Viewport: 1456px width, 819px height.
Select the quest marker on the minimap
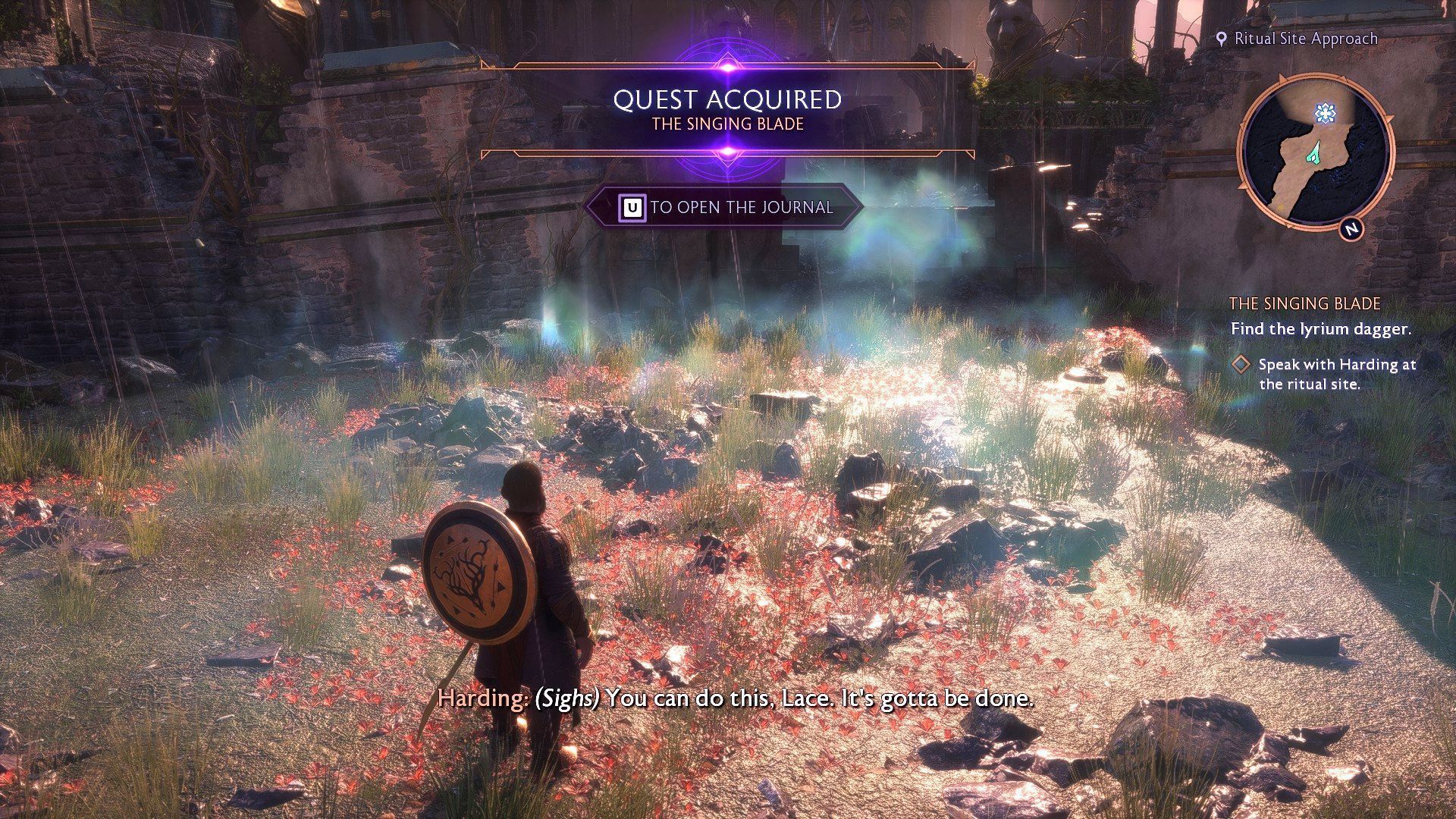tap(1325, 114)
